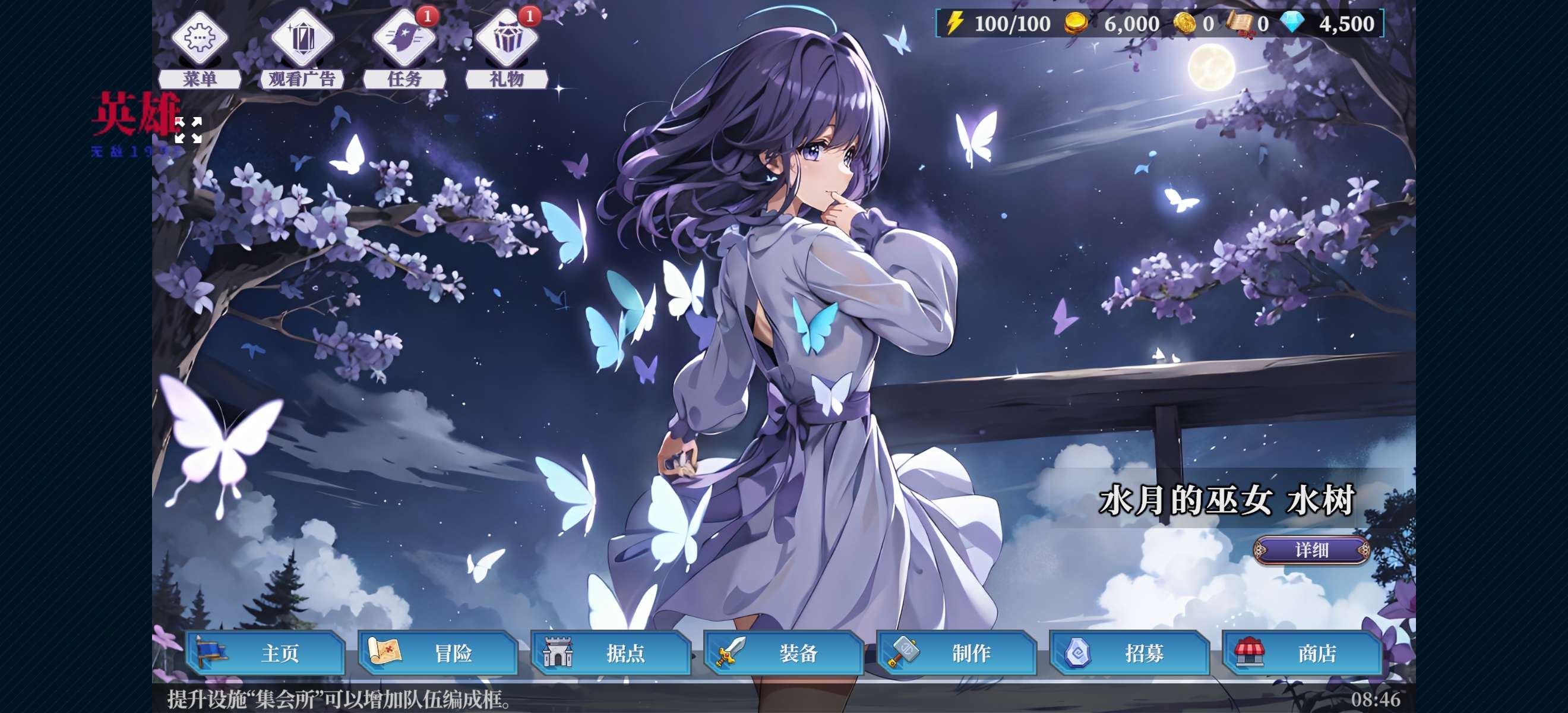Screen dimensions: 1568x713
Task: Tap the 观看广告 watch-ad icon
Action: coord(301,39)
